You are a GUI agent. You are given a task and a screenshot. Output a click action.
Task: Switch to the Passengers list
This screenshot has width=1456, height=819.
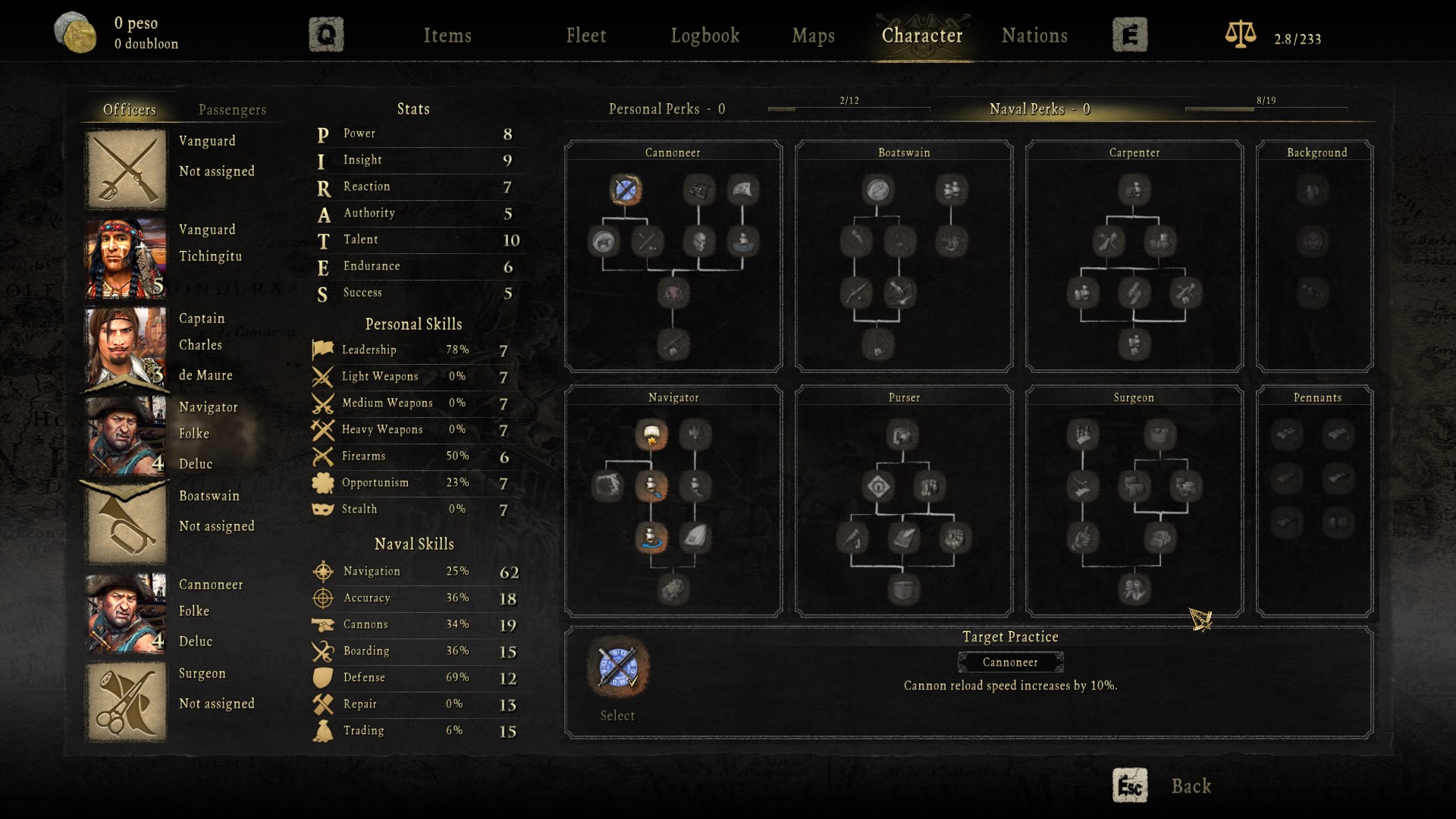[232, 110]
